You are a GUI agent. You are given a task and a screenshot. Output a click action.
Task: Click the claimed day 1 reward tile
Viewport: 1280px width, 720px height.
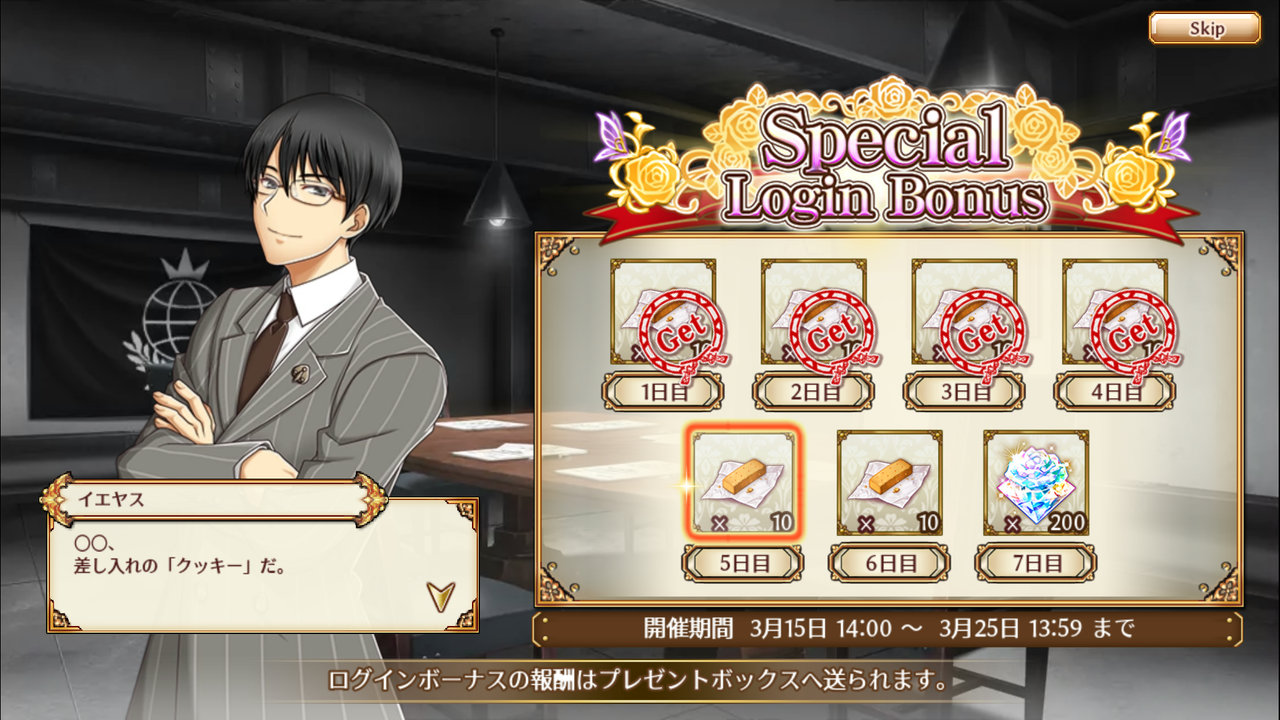[x=663, y=312]
